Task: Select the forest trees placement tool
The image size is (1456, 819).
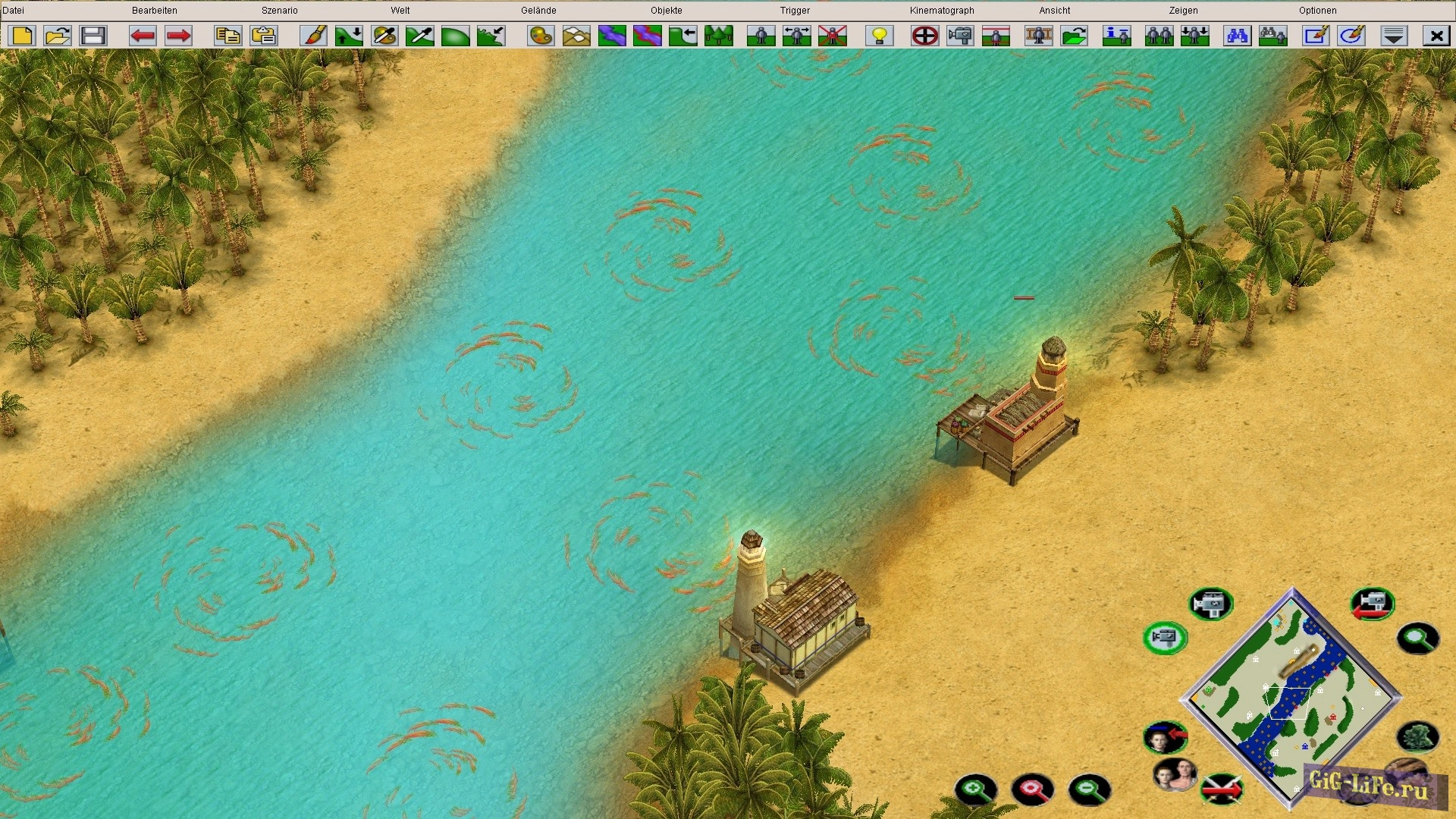Action: [x=718, y=36]
